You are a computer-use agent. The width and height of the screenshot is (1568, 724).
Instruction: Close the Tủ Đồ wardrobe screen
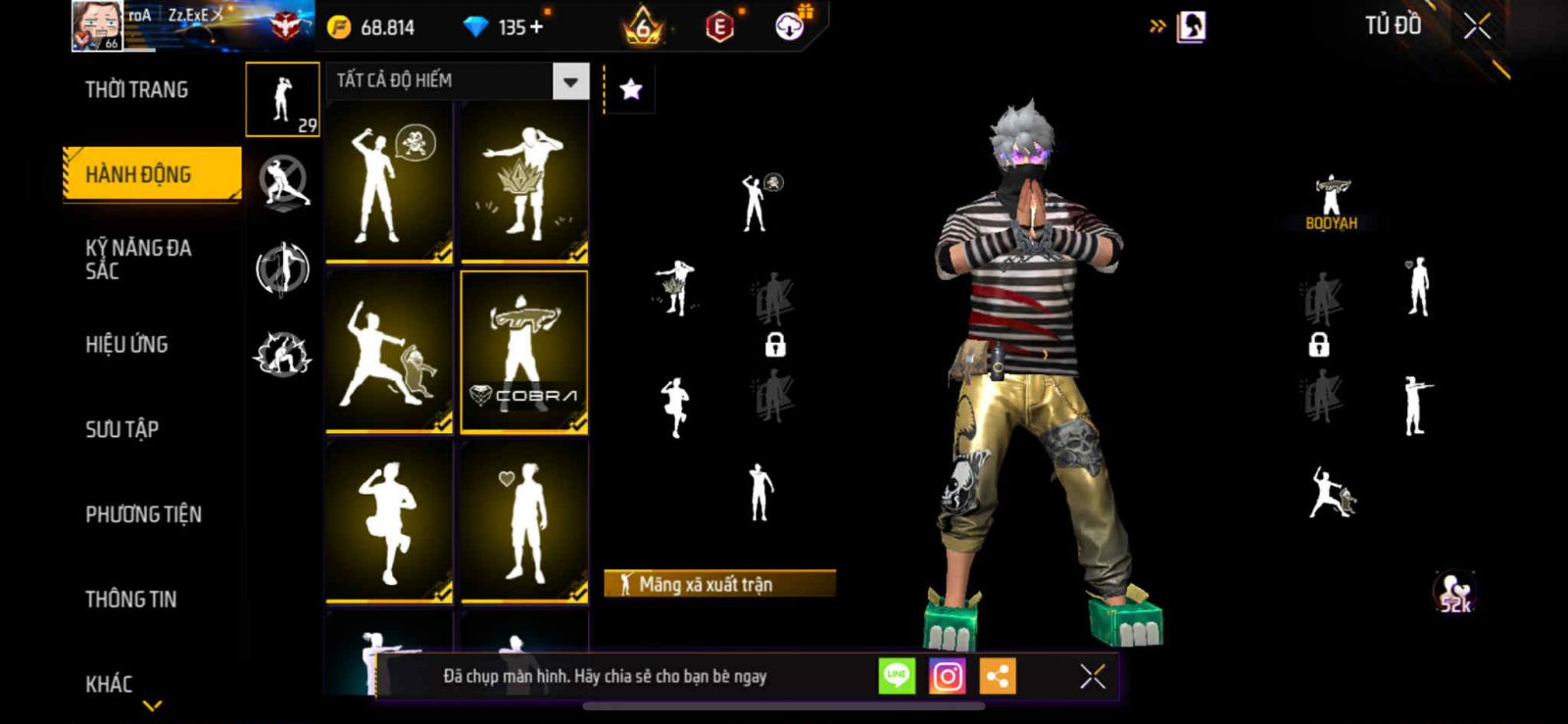[x=1477, y=26]
